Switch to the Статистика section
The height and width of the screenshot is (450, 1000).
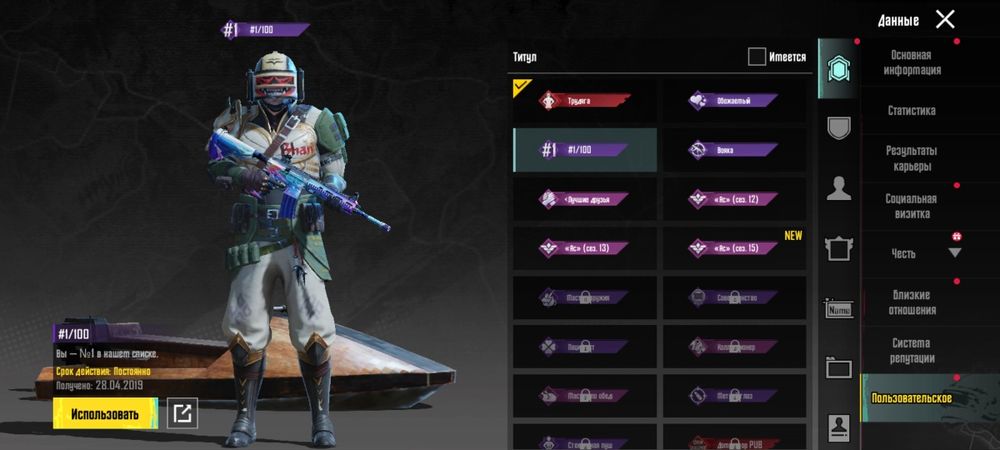click(911, 111)
